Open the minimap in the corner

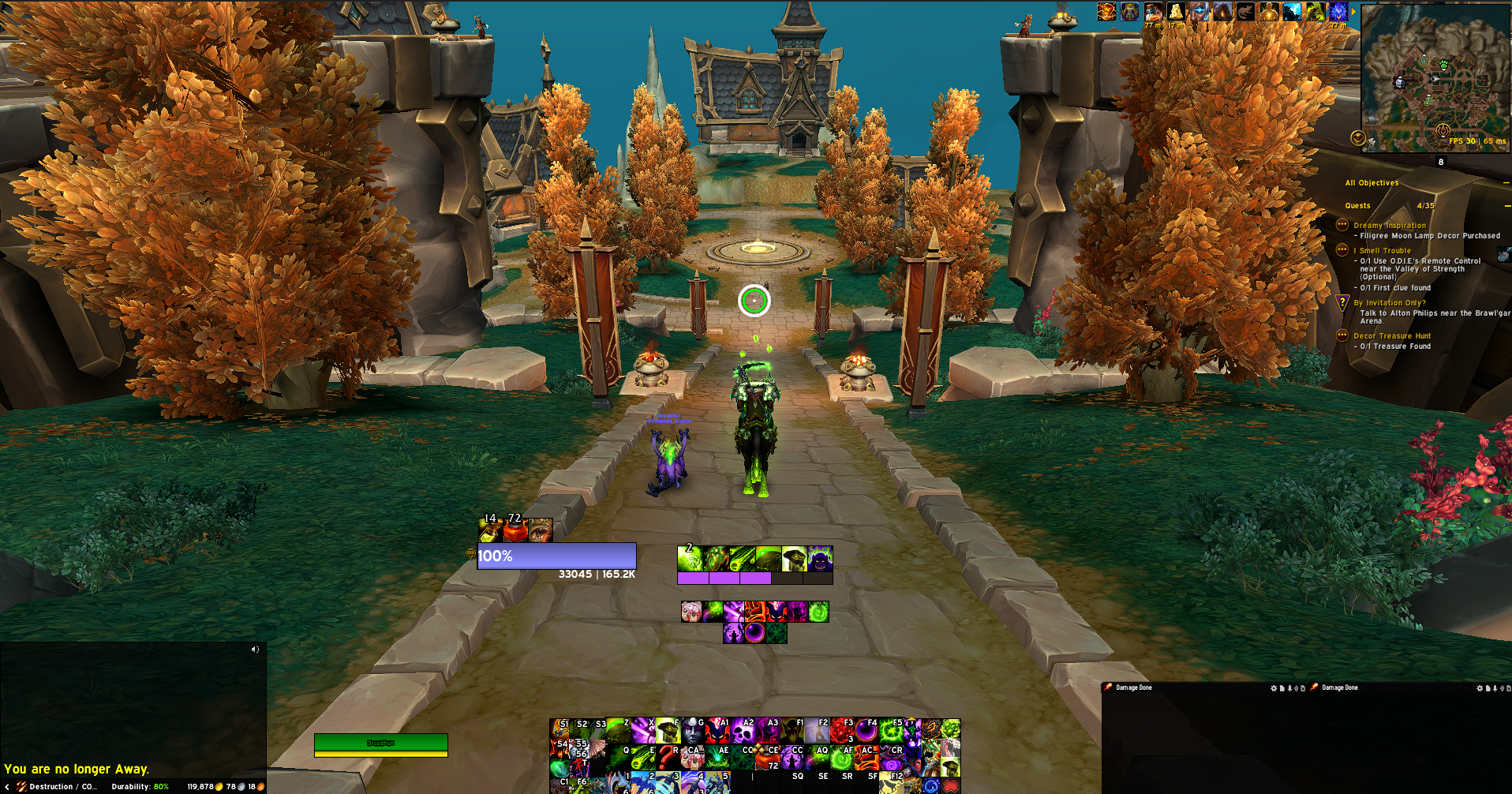pyautogui.click(x=1435, y=77)
